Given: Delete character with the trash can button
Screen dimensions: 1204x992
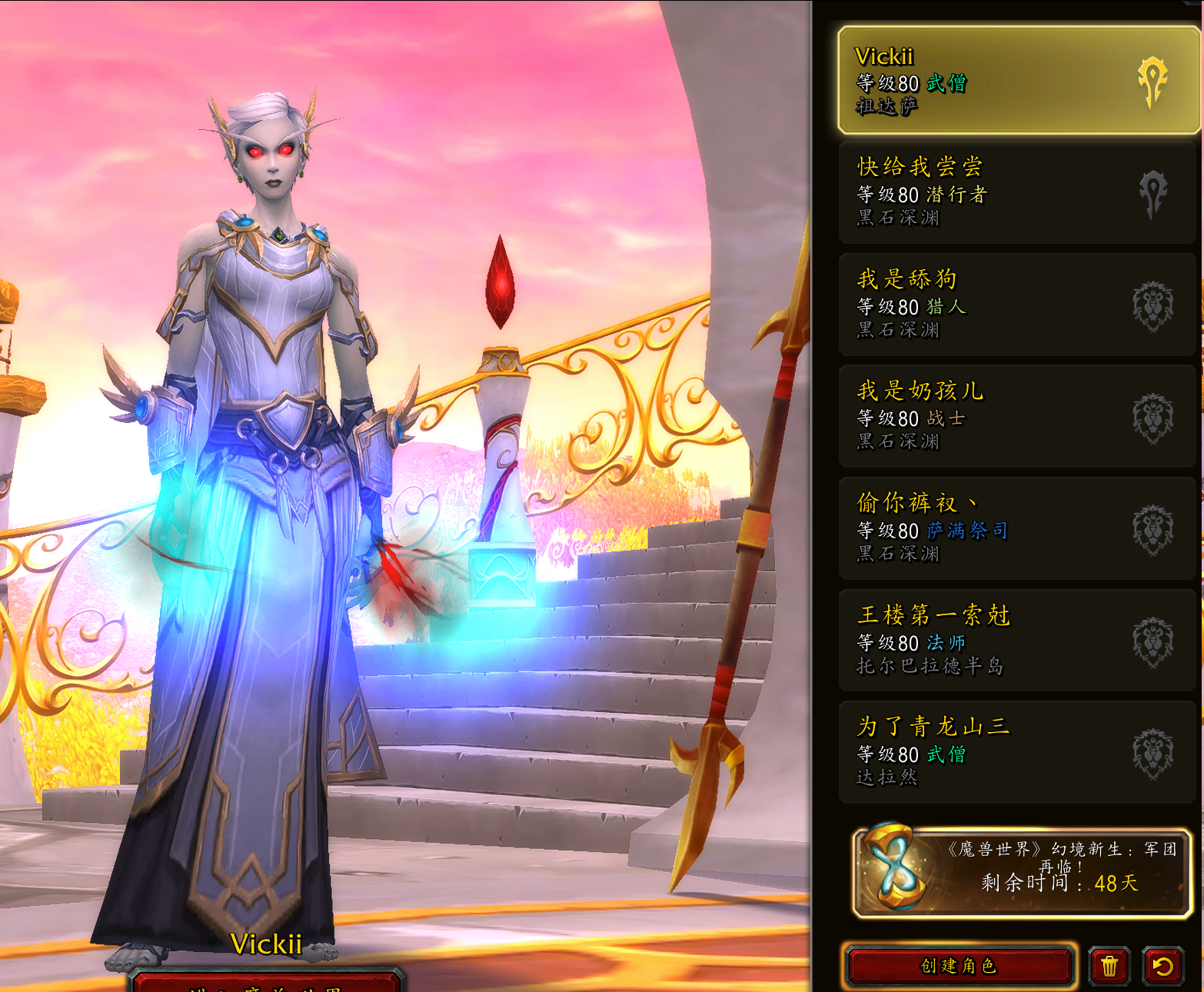Looking at the screenshot, I should tap(1109, 966).
